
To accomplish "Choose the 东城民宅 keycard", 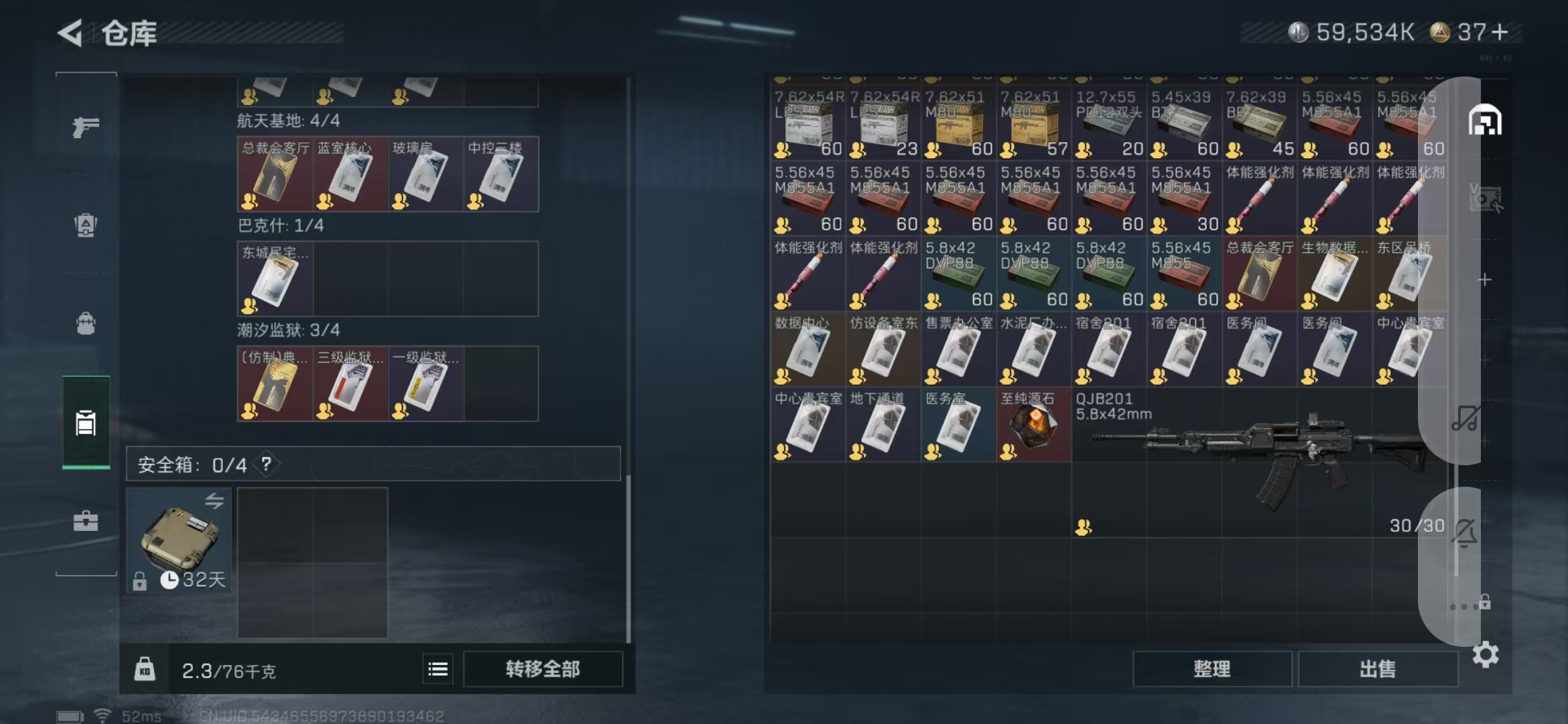I will [x=275, y=279].
